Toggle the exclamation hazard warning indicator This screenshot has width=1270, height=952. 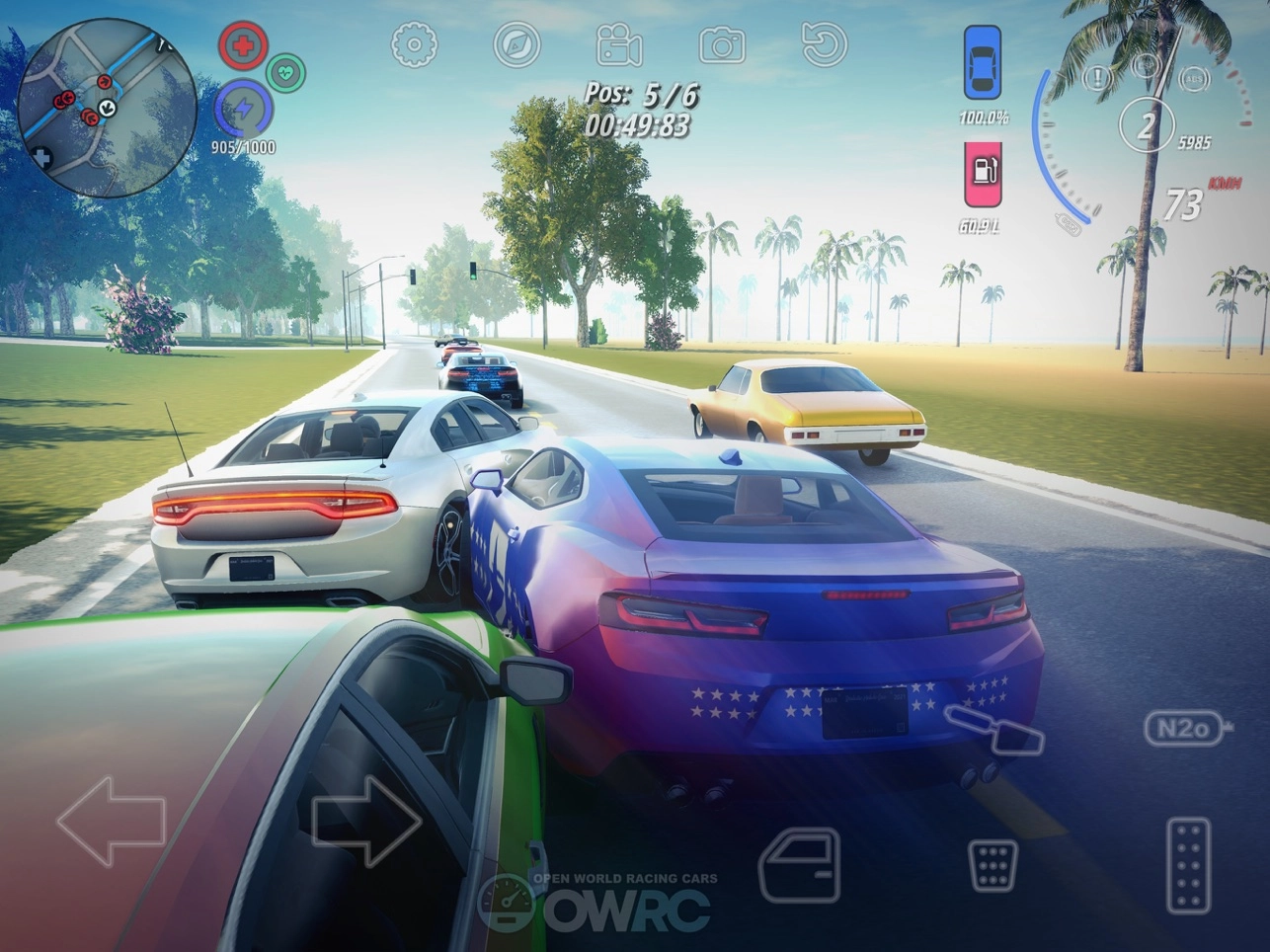point(1097,77)
